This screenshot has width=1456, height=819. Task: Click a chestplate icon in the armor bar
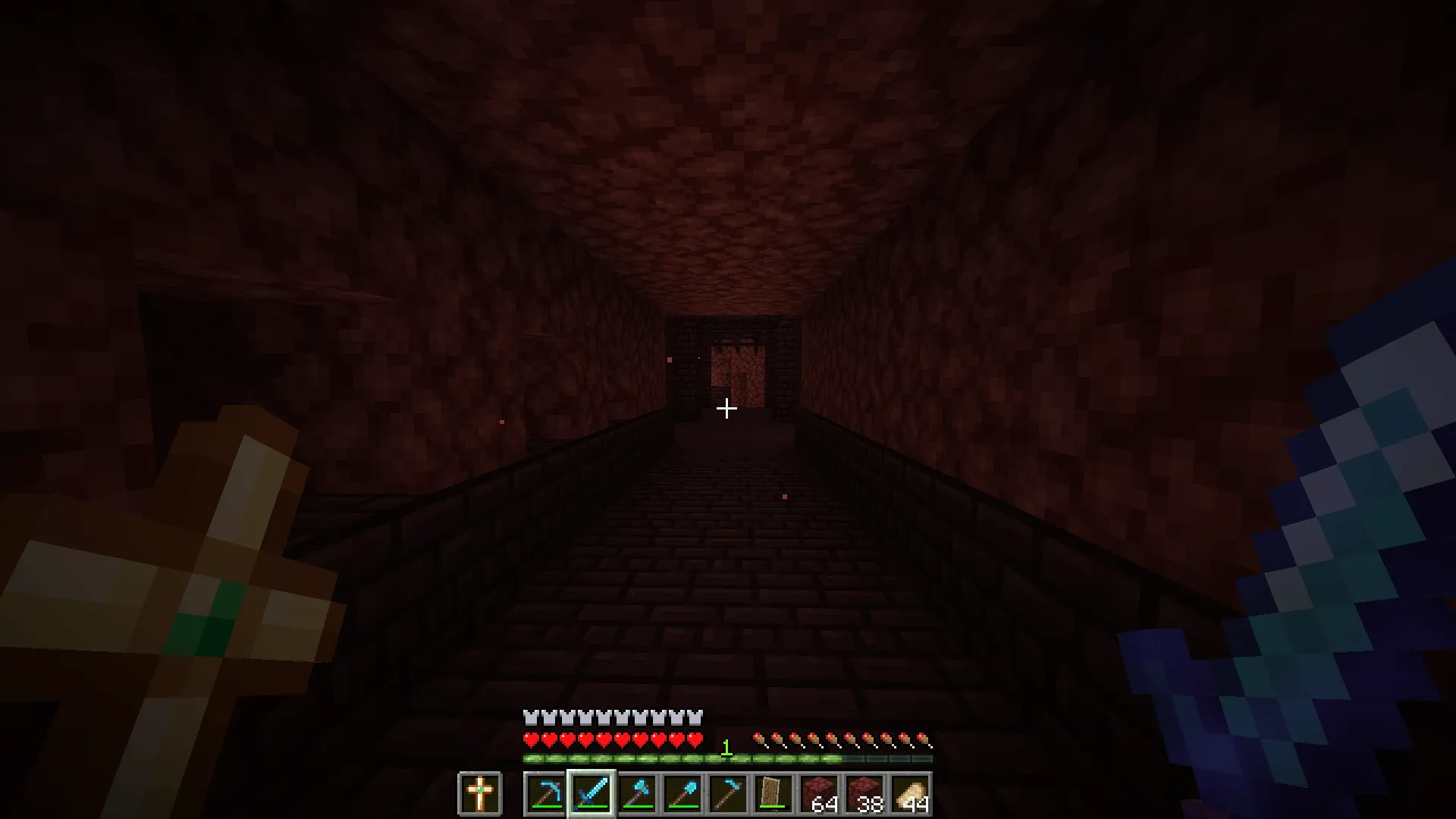(531, 717)
